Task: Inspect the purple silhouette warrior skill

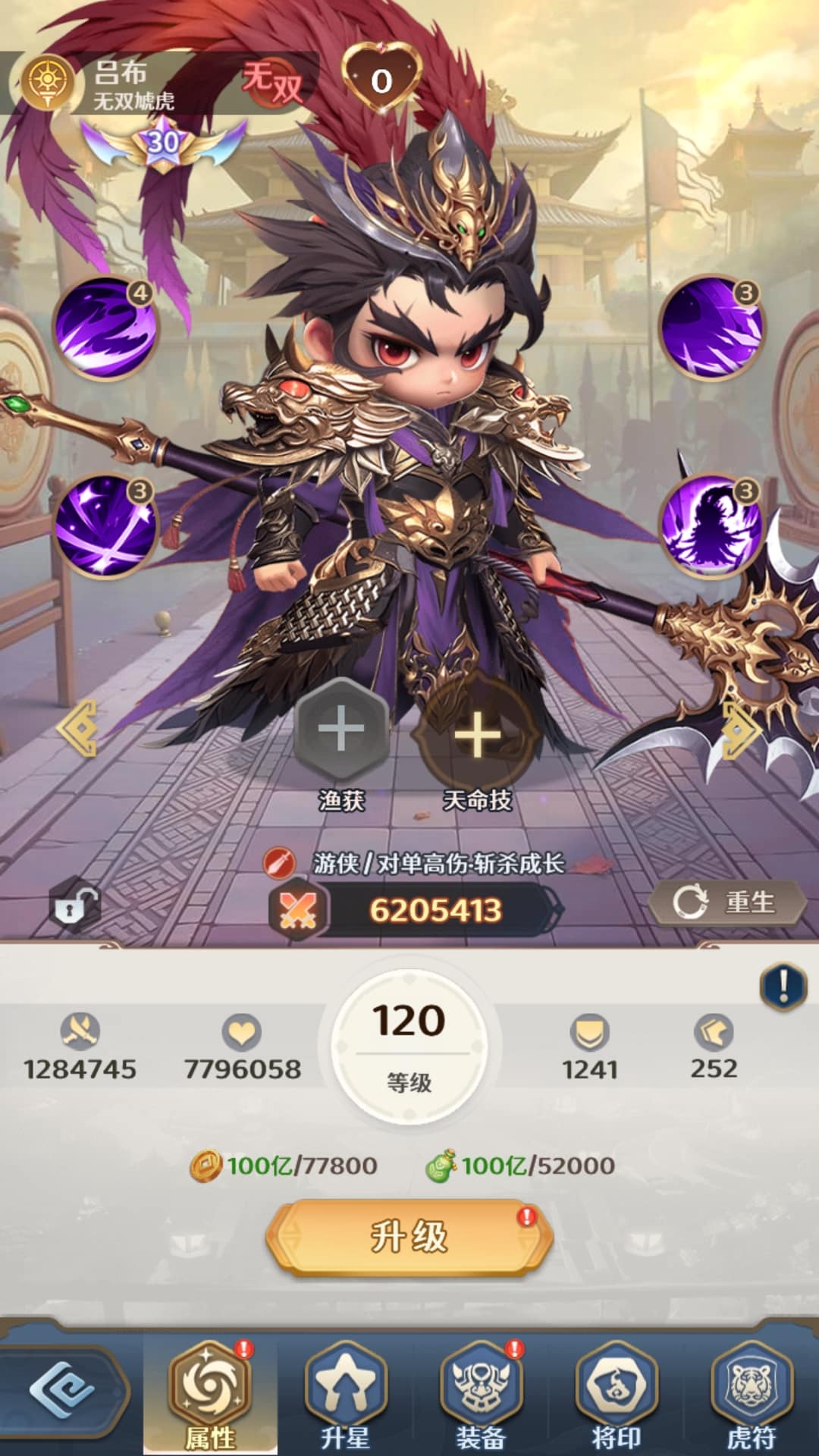Action: 710,526
